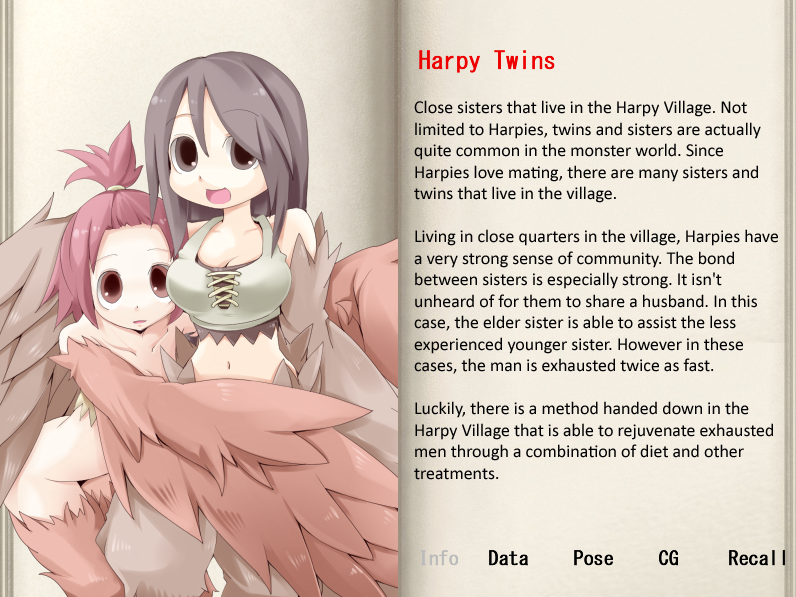796x597 pixels.
Task: Select the Pose tab
Action: (x=593, y=558)
